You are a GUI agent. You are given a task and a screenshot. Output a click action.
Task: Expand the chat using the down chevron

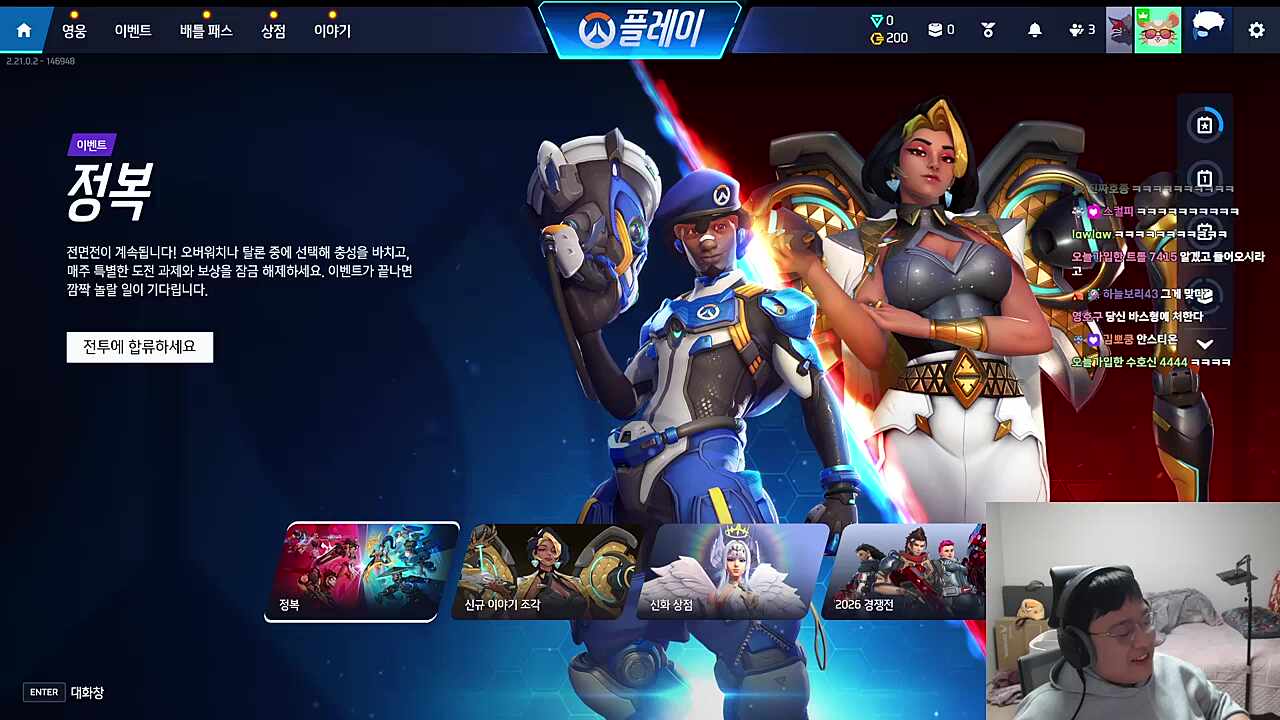(1205, 345)
